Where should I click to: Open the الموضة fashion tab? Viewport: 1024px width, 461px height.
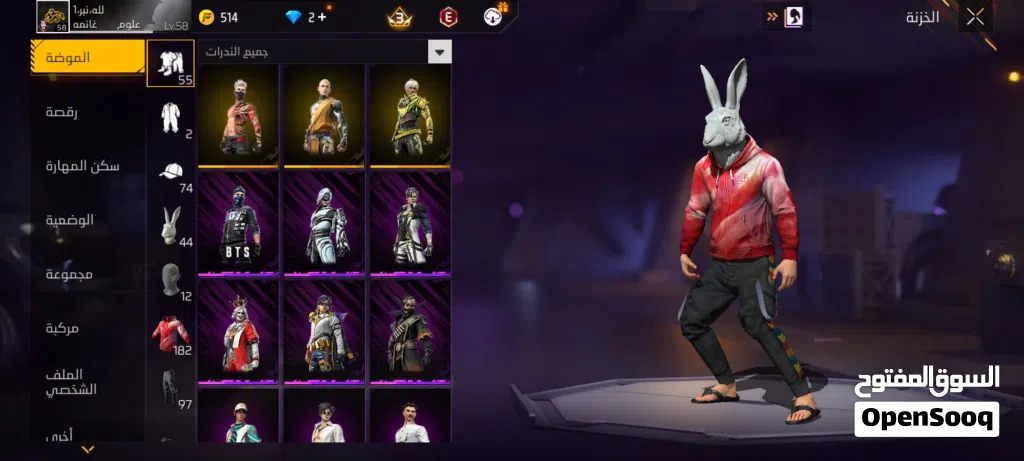(88, 57)
